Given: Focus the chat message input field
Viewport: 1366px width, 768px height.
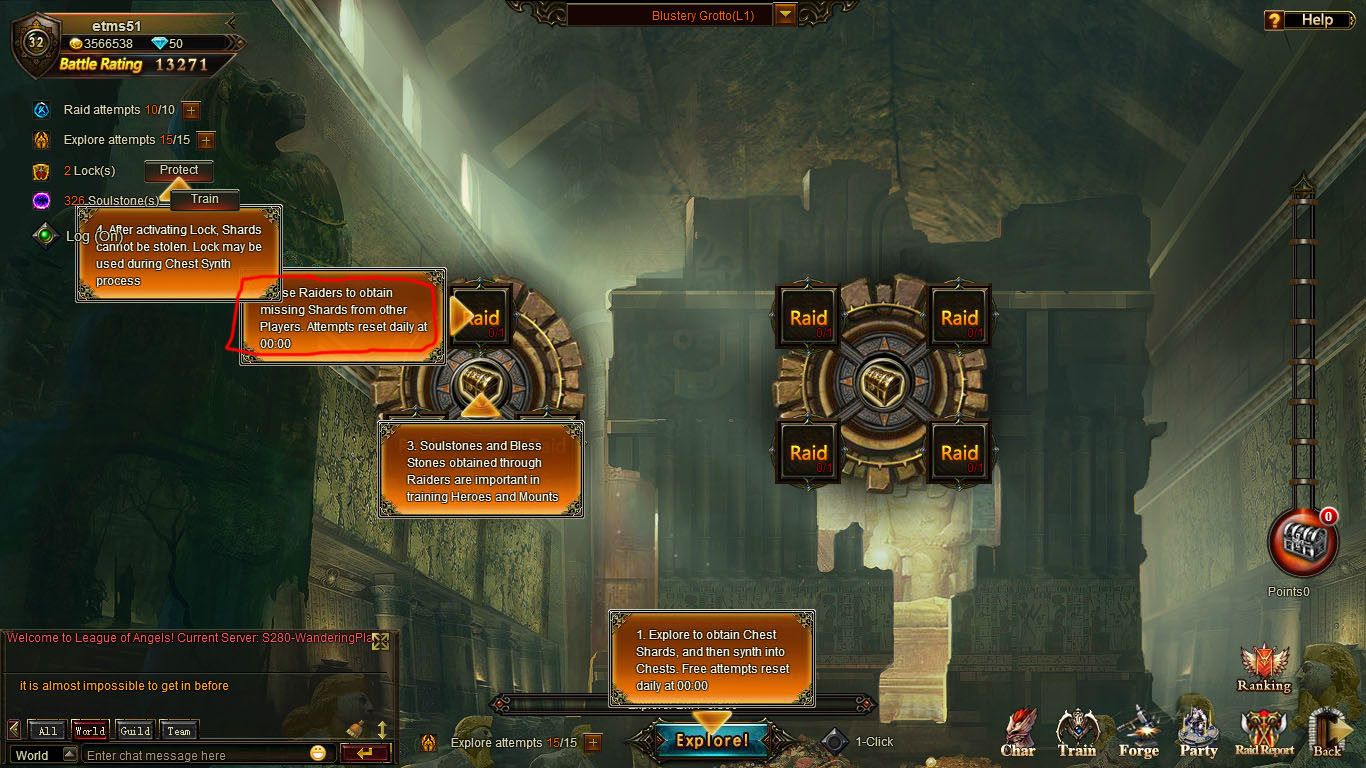Looking at the screenshot, I should click(195, 755).
